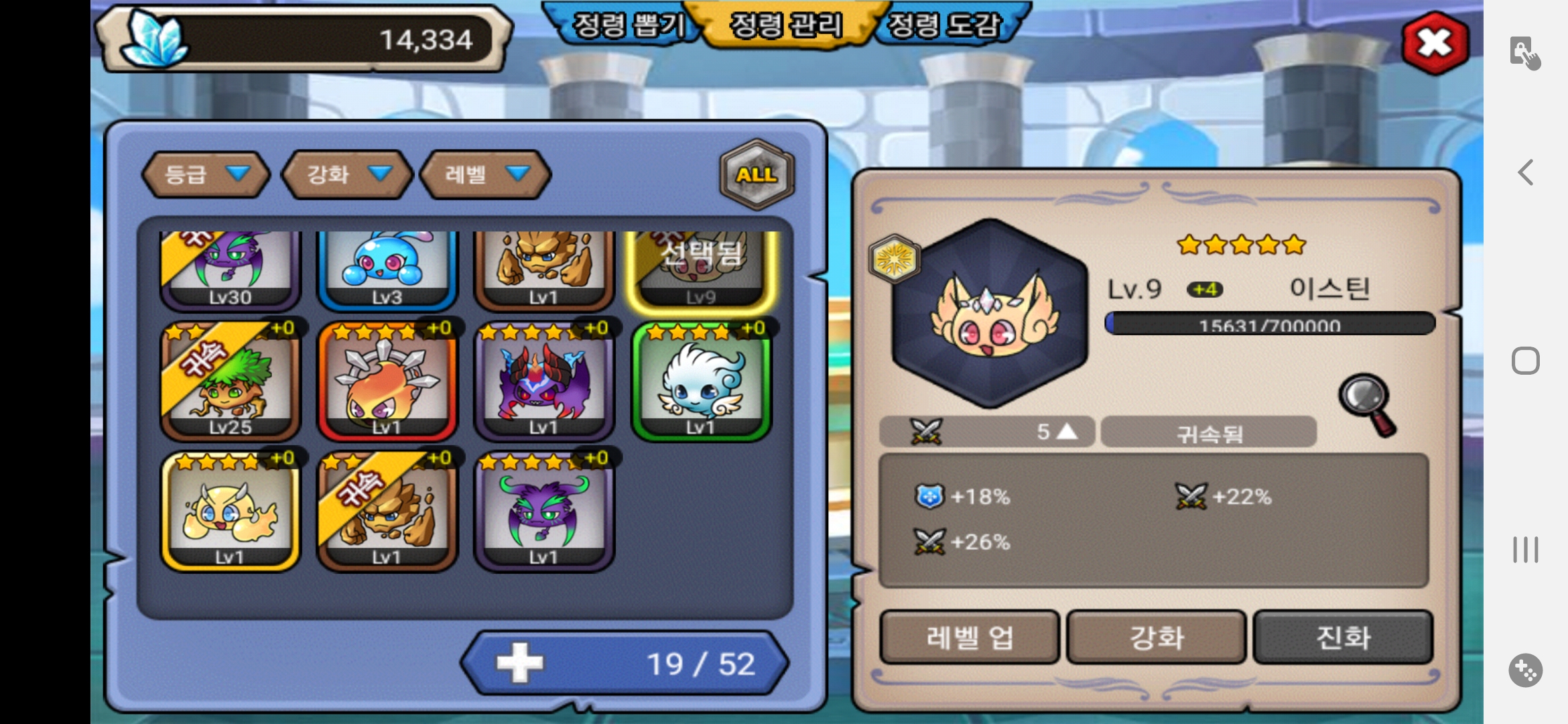The image size is (1568, 724).
Task: Select the 정령 관리 tab
Action: pyautogui.click(x=785, y=25)
